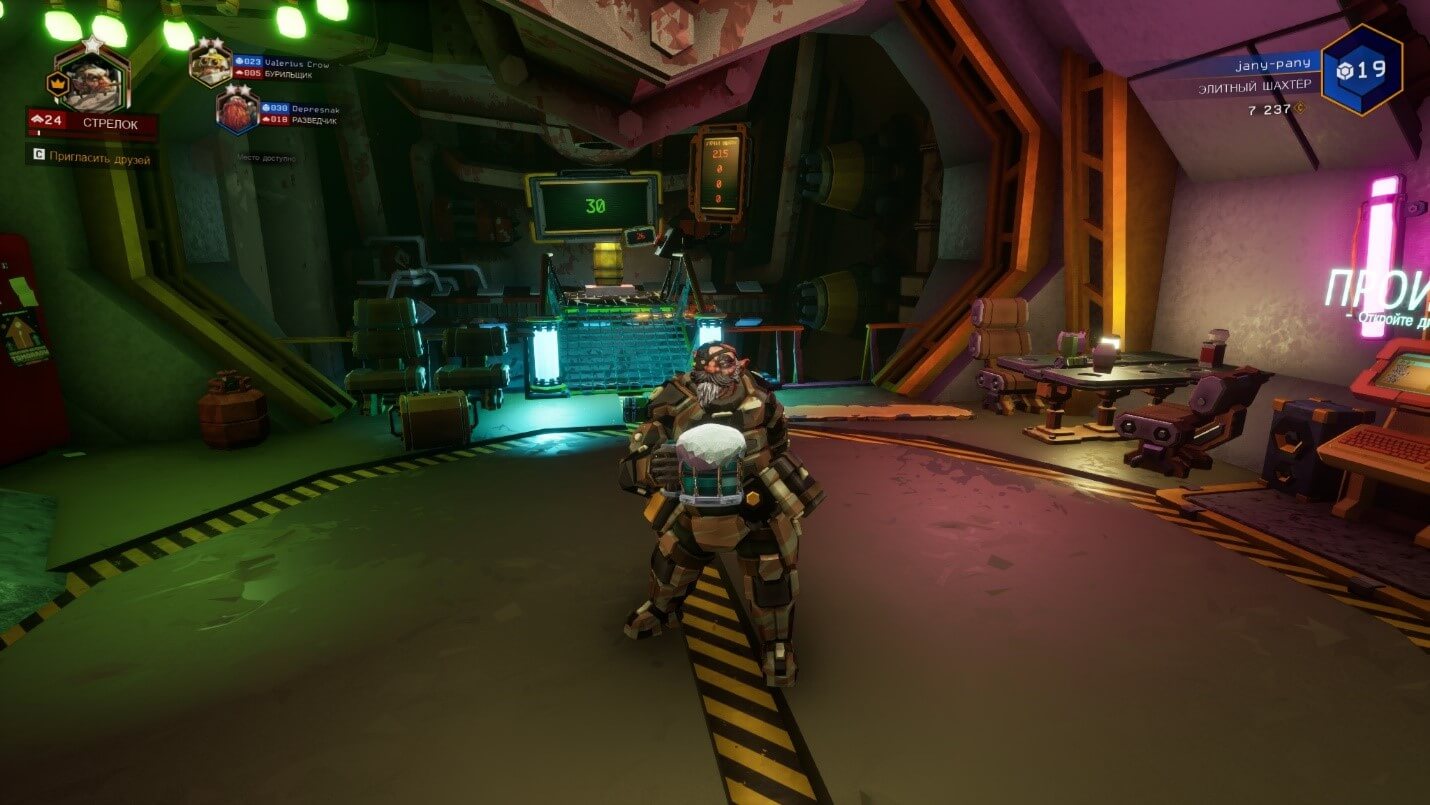The height and width of the screenshot is (805, 1430).
Task: Click the red rank badge showing 005
Action: pos(248,75)
